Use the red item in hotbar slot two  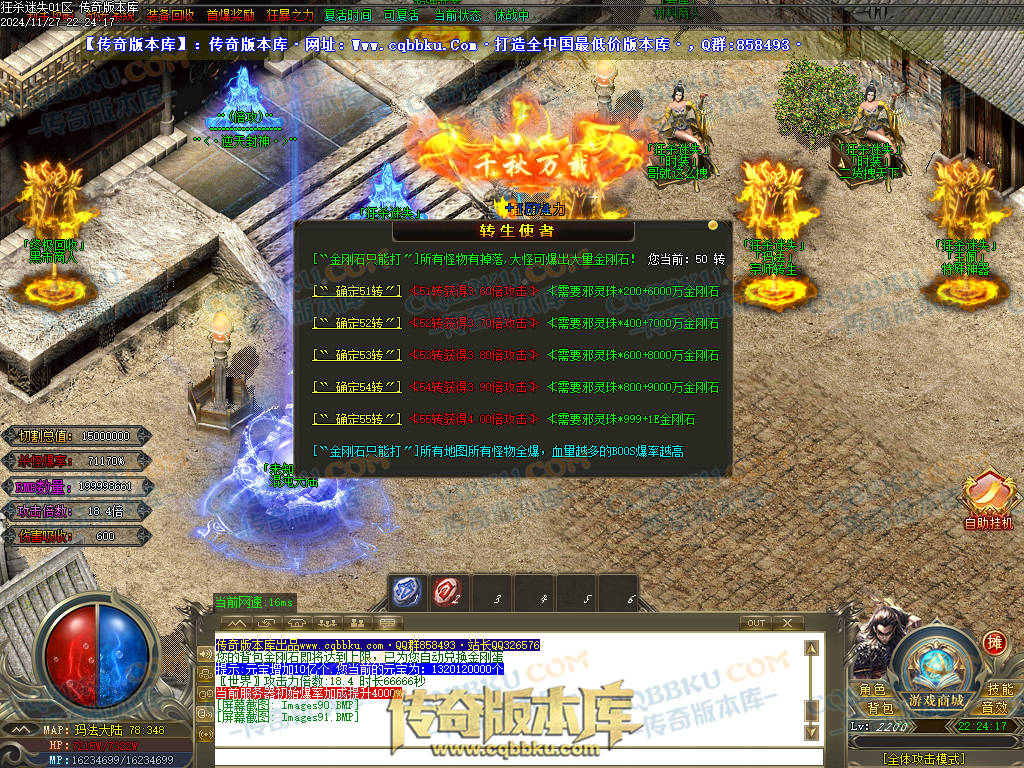pos(446,593)
